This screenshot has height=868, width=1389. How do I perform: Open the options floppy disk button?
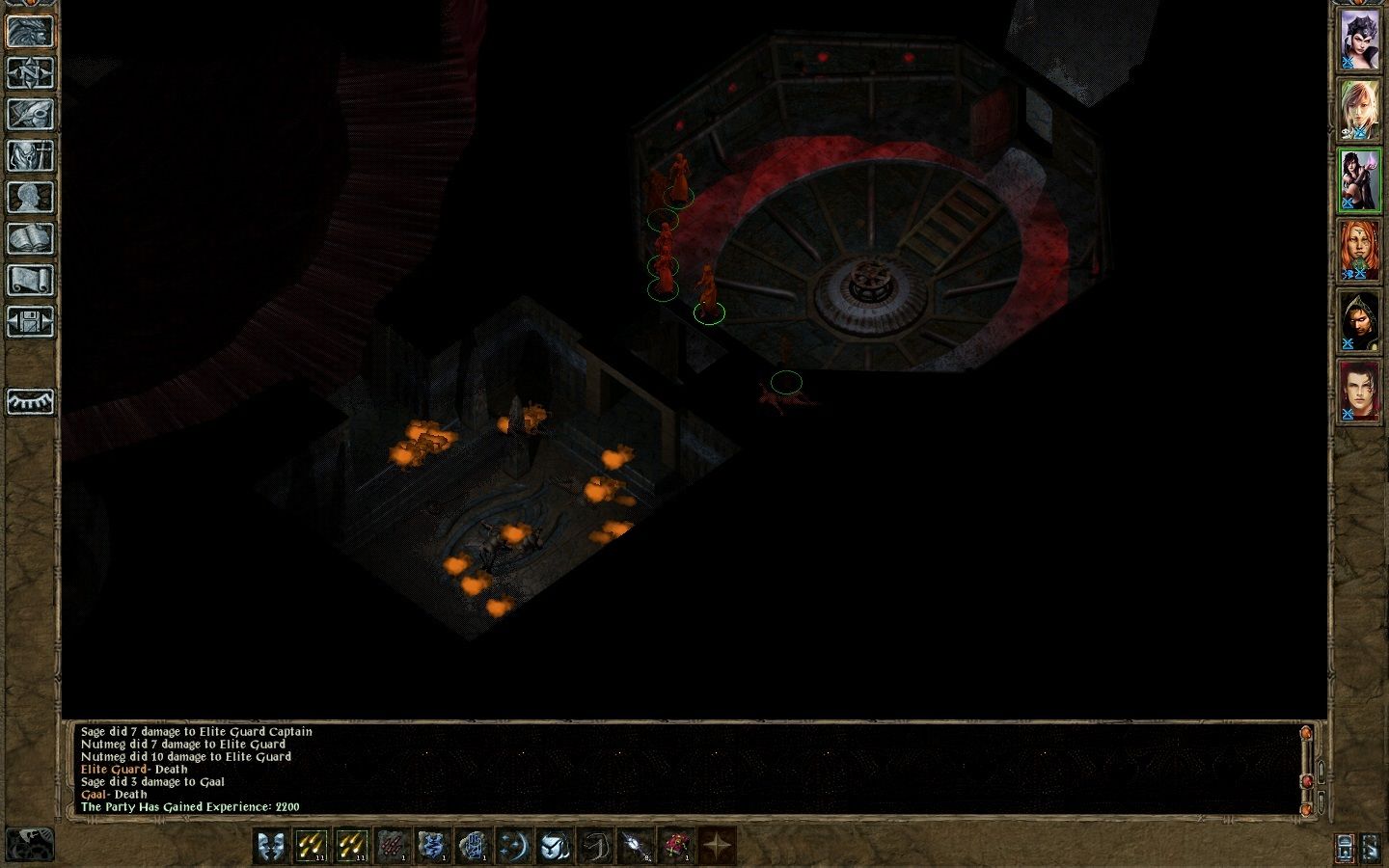click(30, 321)
